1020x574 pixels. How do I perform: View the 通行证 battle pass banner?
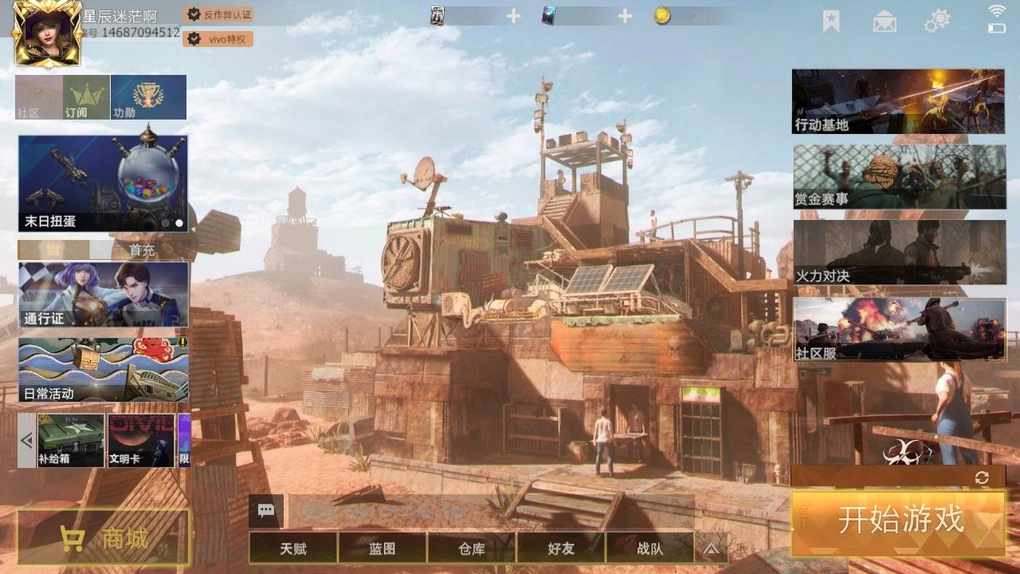tap(102, 294)
